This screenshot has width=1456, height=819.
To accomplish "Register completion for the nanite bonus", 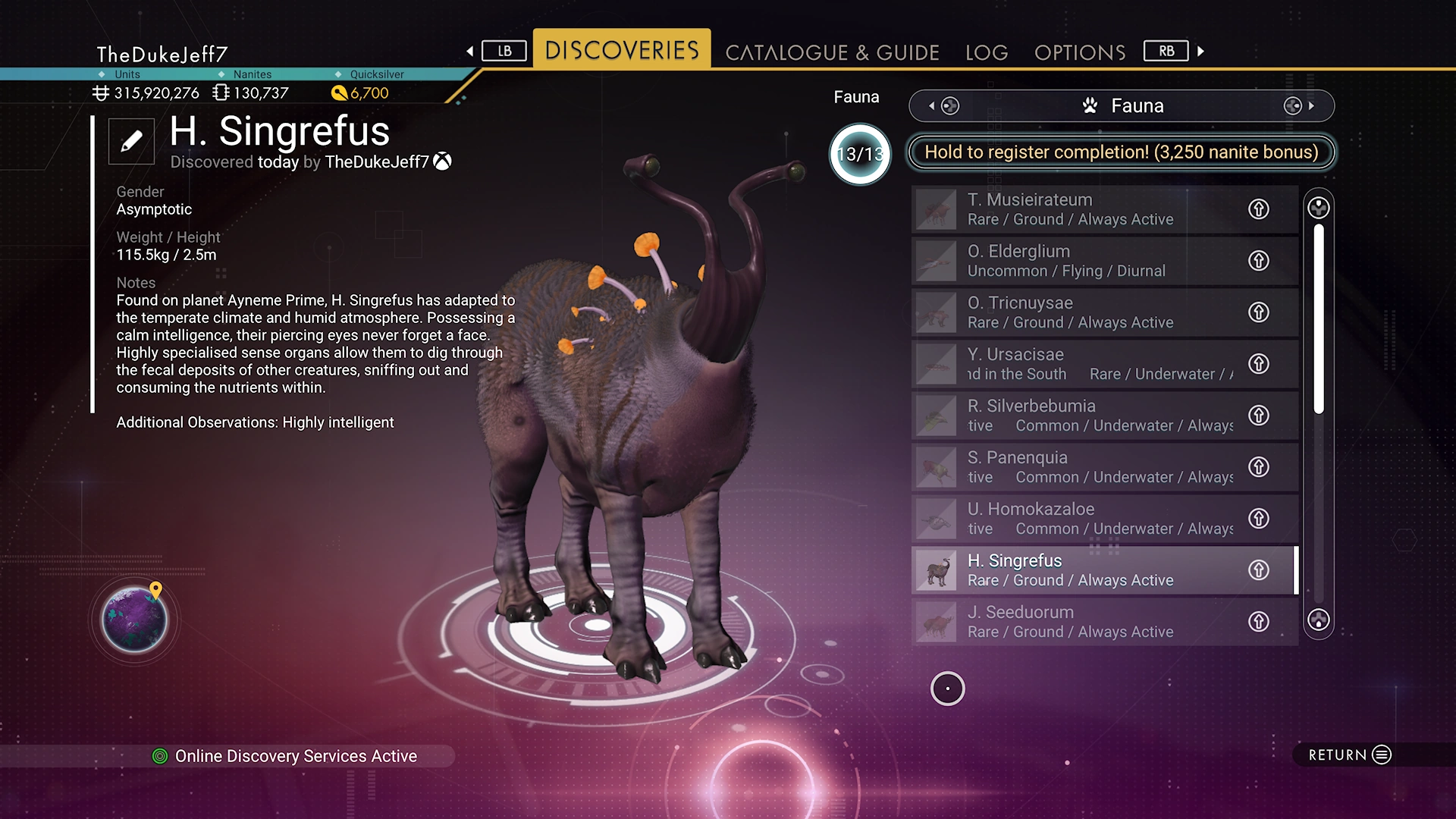I will click(1121, 152).
